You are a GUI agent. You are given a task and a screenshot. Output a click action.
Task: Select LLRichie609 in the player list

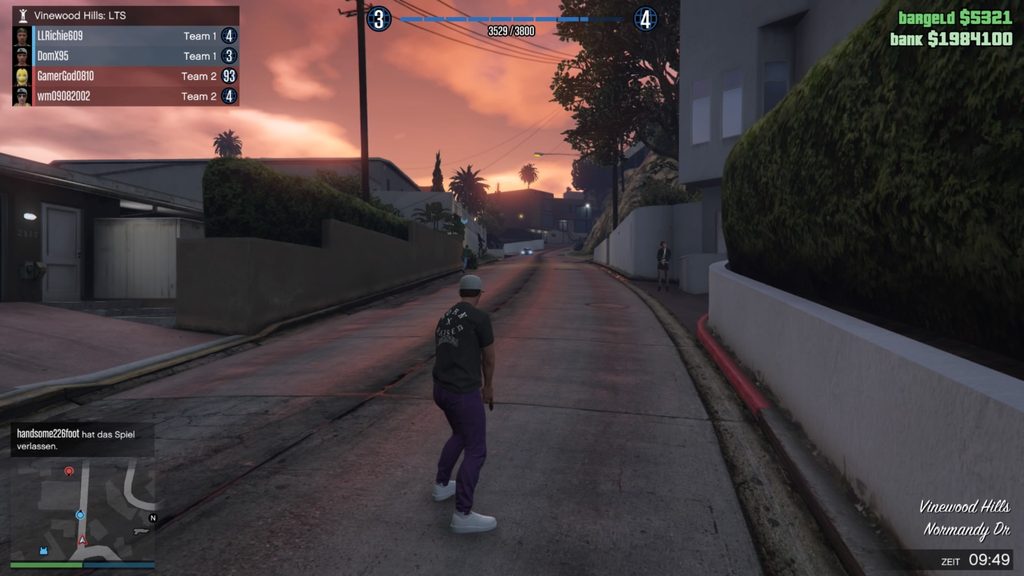tap(125, 36)
